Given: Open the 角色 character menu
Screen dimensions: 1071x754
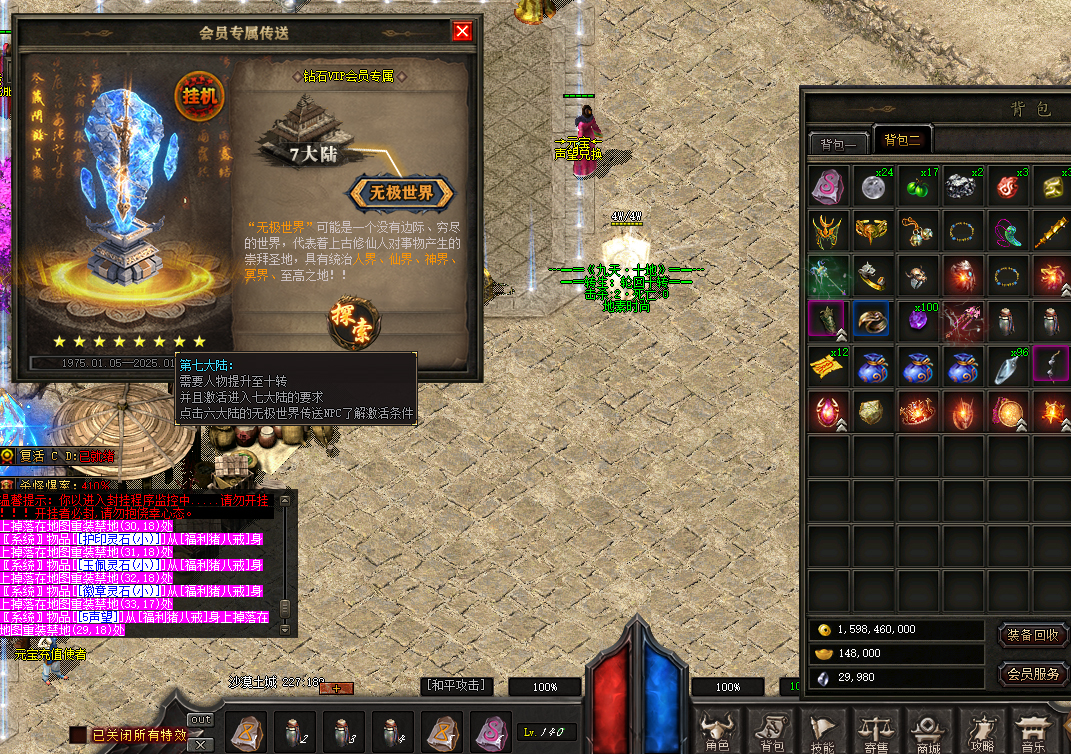Looking at the screenshot, I should pos(717,733).
